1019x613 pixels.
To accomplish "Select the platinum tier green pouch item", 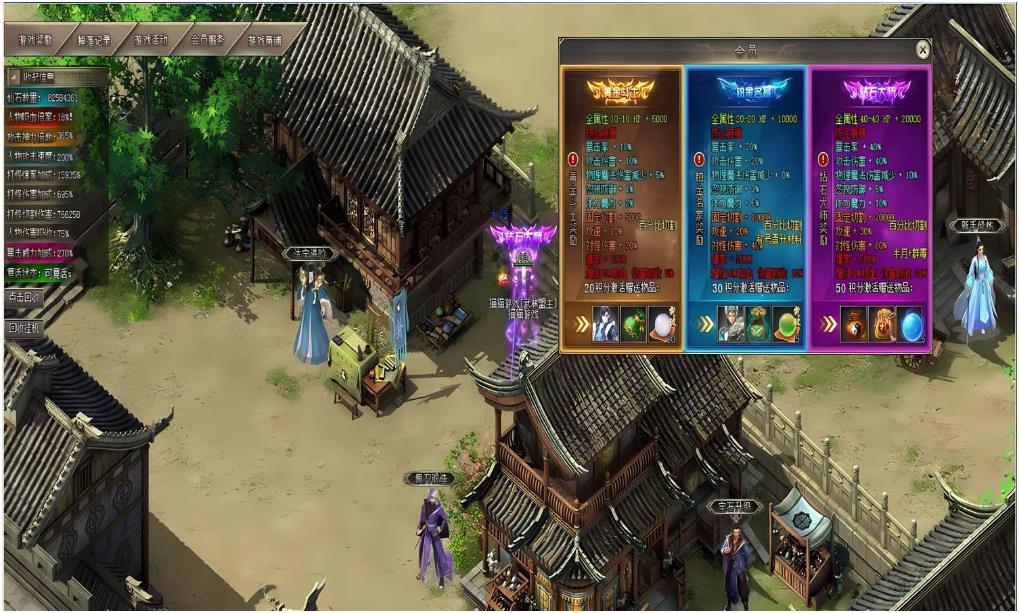I will (x=759, y=324).
